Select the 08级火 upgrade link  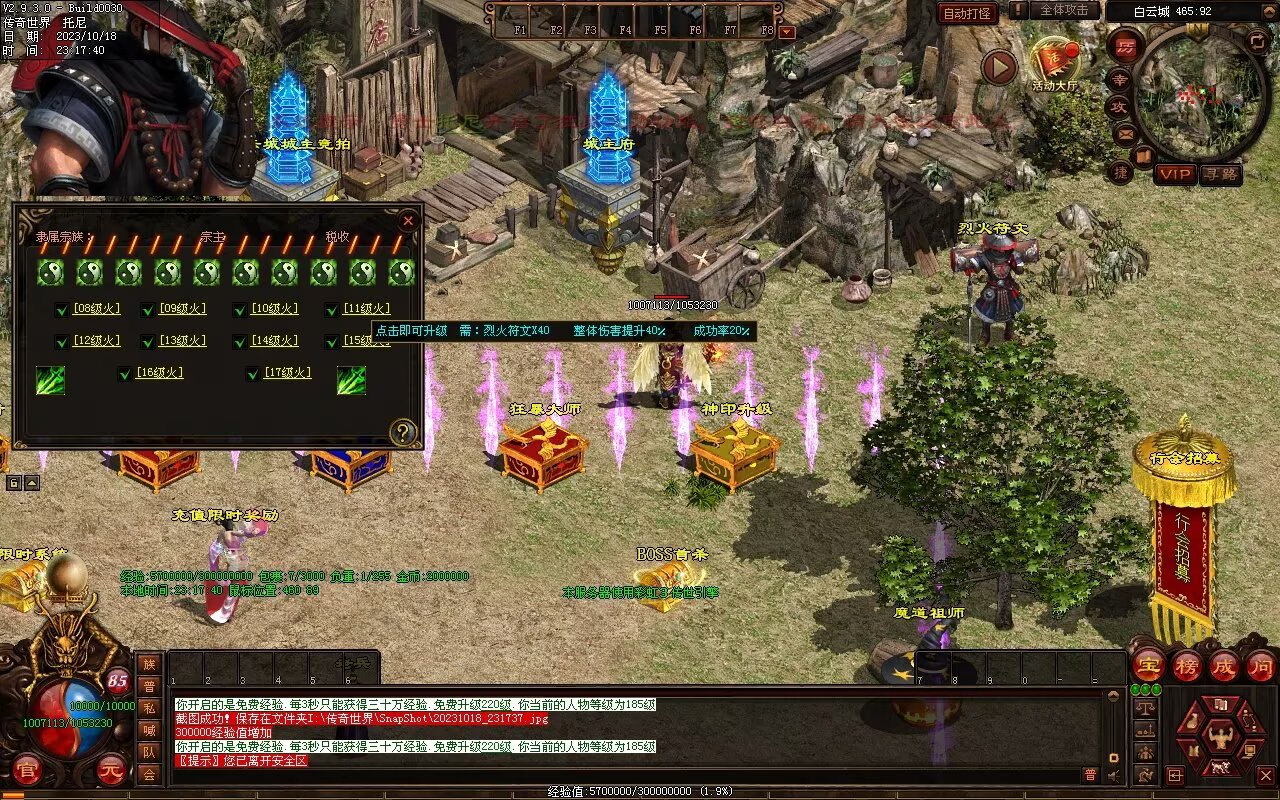[x=95, y=309]
